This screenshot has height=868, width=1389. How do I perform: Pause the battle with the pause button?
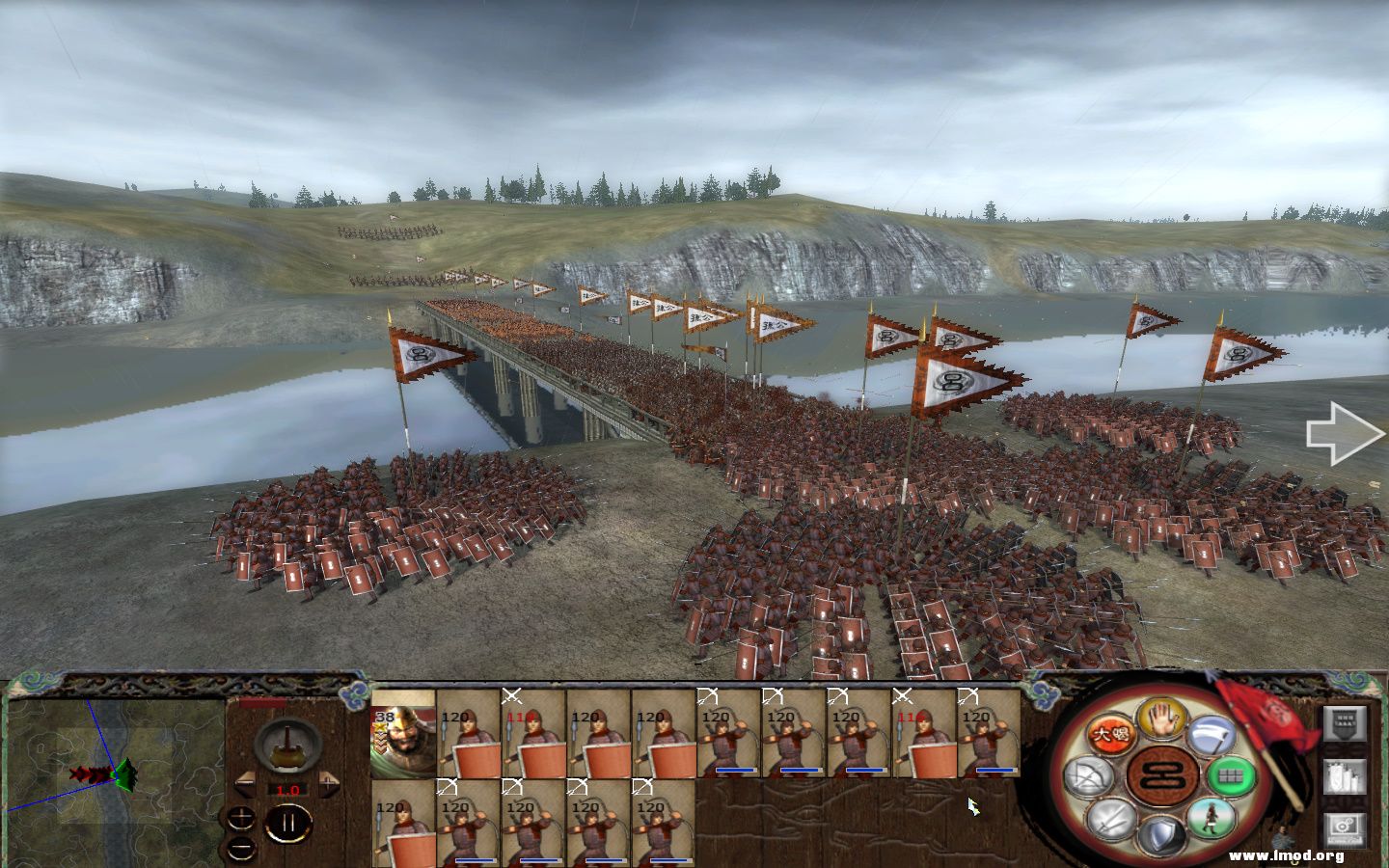(x=289, y=820)
